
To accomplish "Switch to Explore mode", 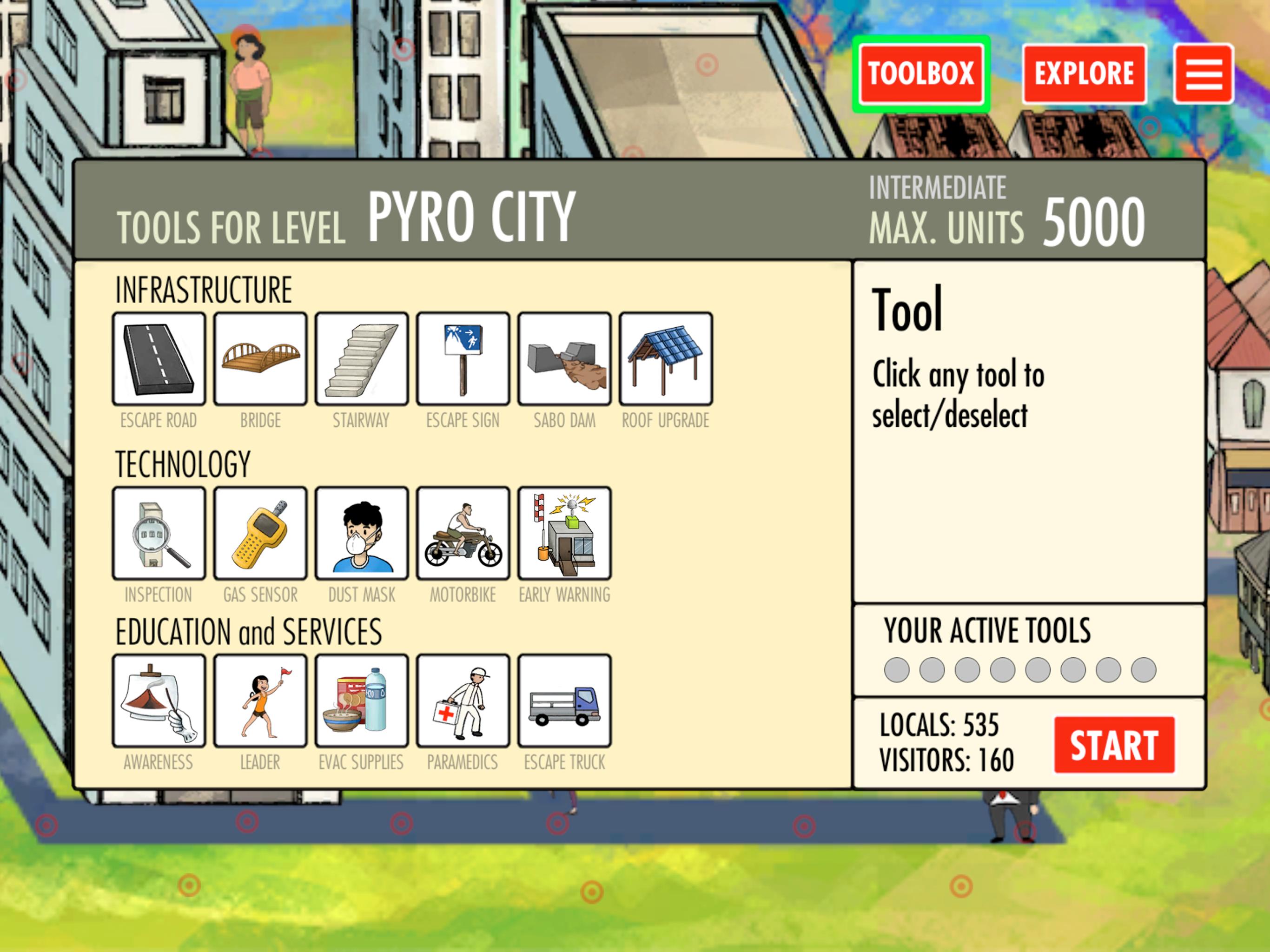I will pos(1084,74).
